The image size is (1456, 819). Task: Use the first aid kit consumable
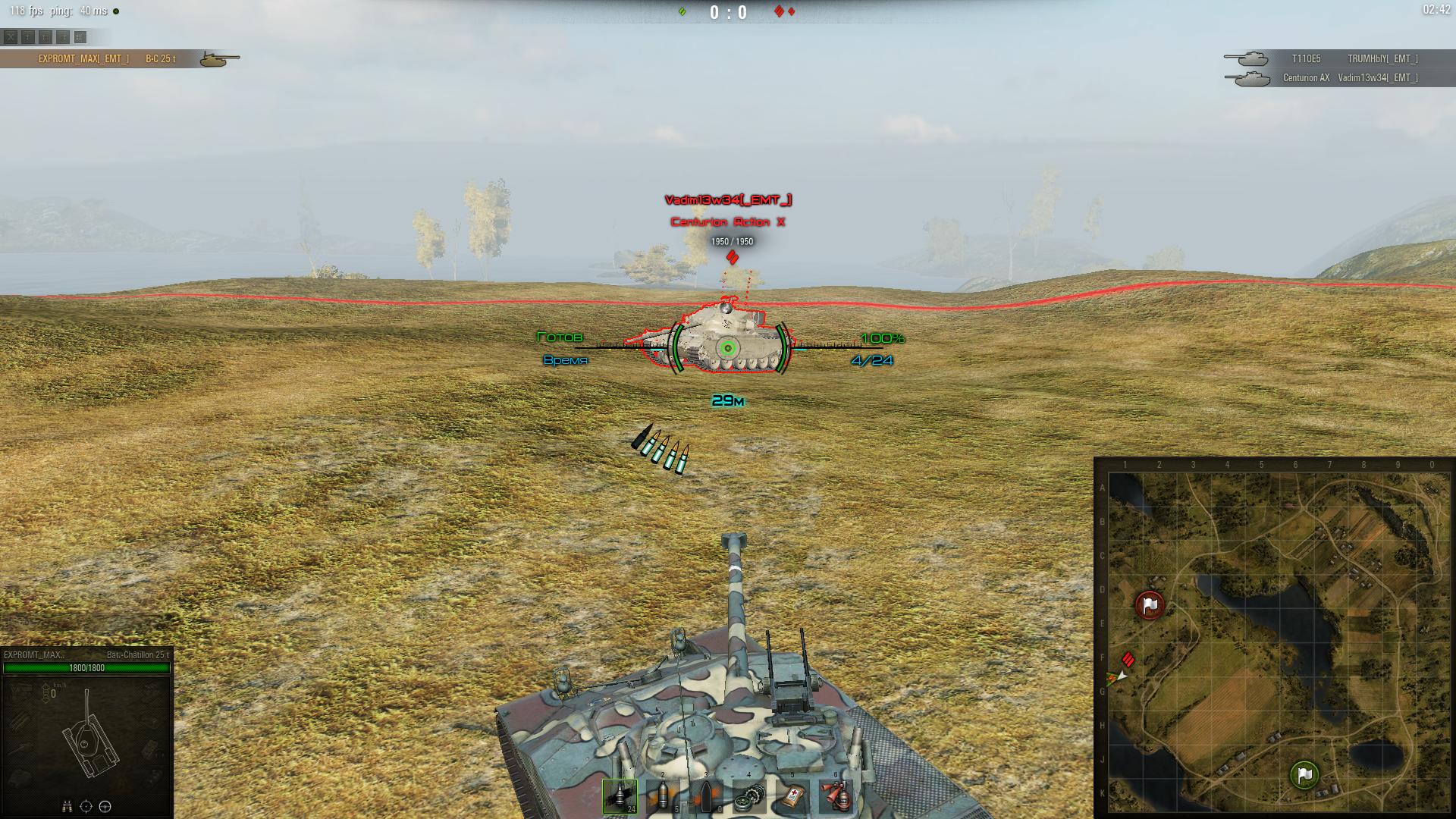[792, 796]
